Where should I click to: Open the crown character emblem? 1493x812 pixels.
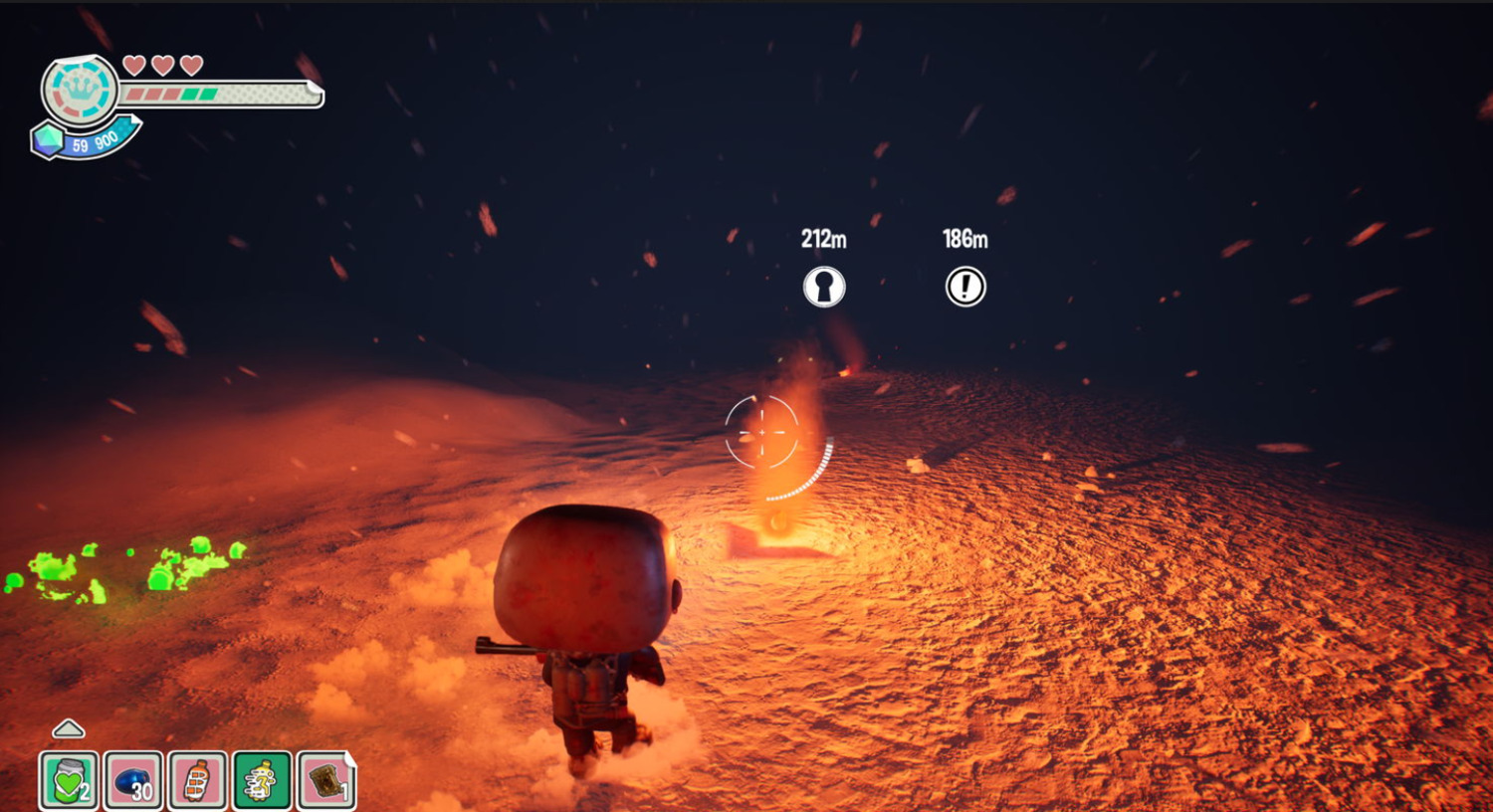[x=80, y=90]
